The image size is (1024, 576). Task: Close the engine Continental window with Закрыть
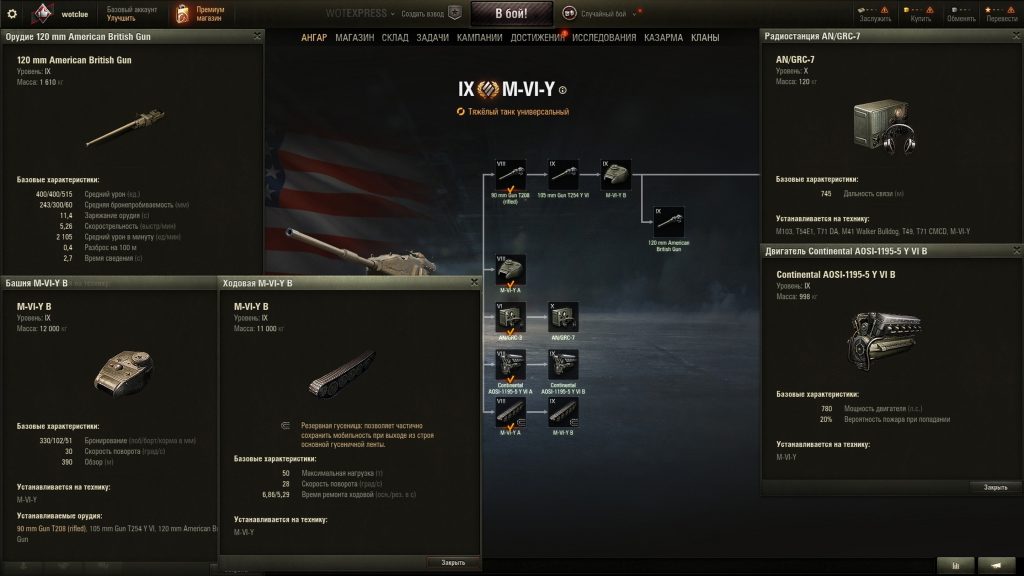[995, 487]
